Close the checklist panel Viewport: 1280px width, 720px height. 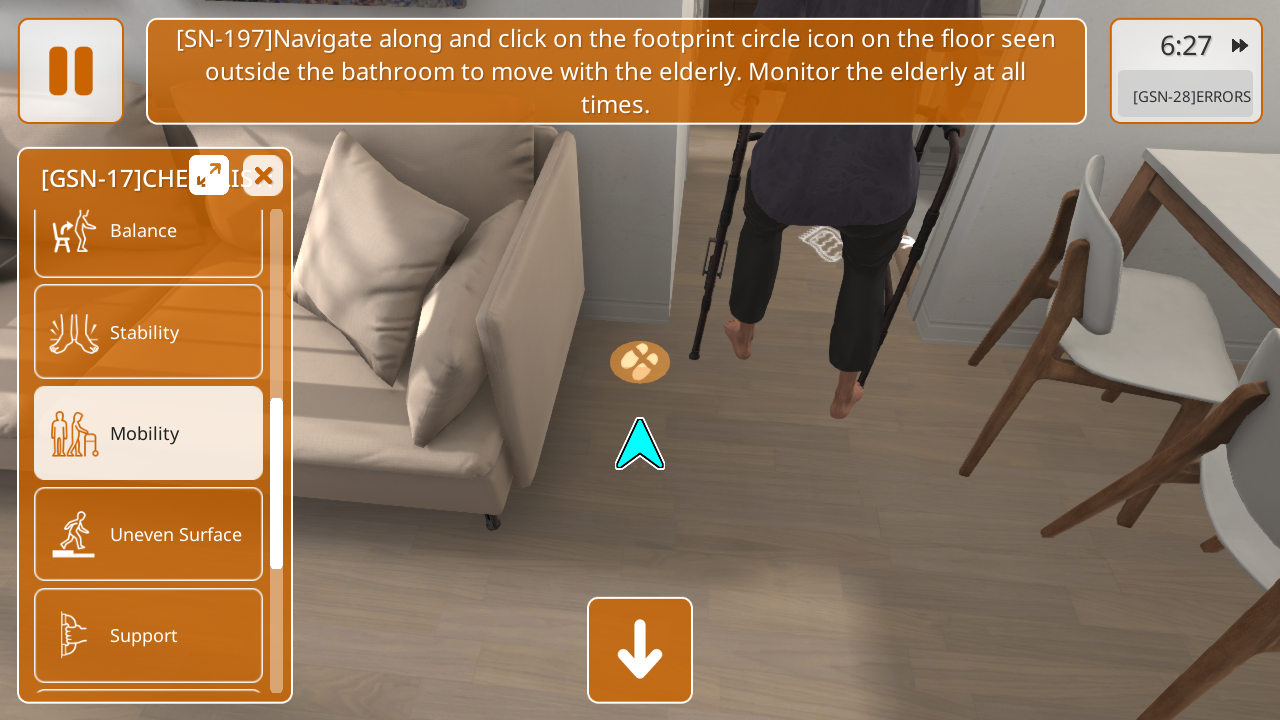tap(263, 176)
